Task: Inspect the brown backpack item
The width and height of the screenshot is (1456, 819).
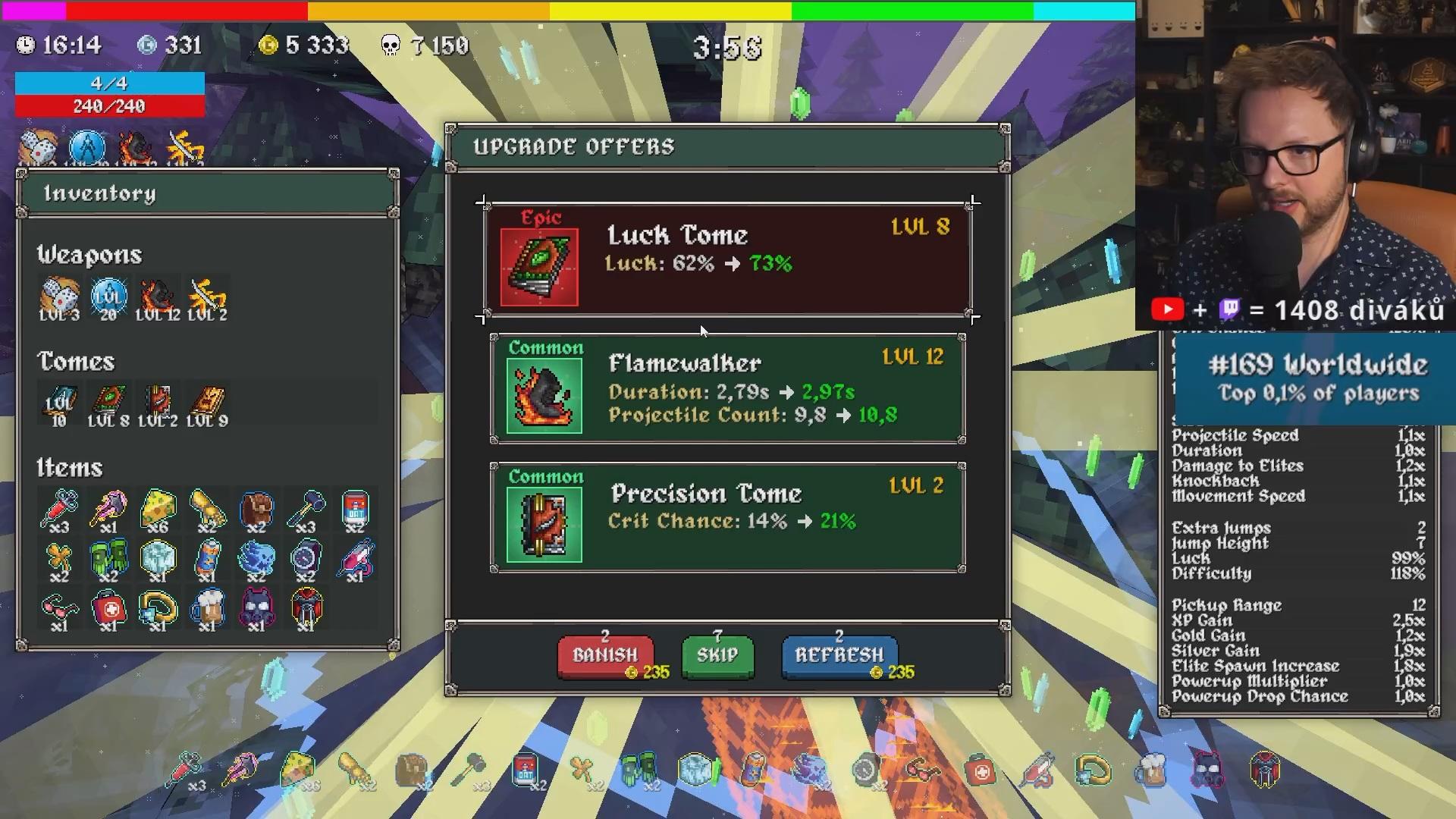Action: (256, 510)
